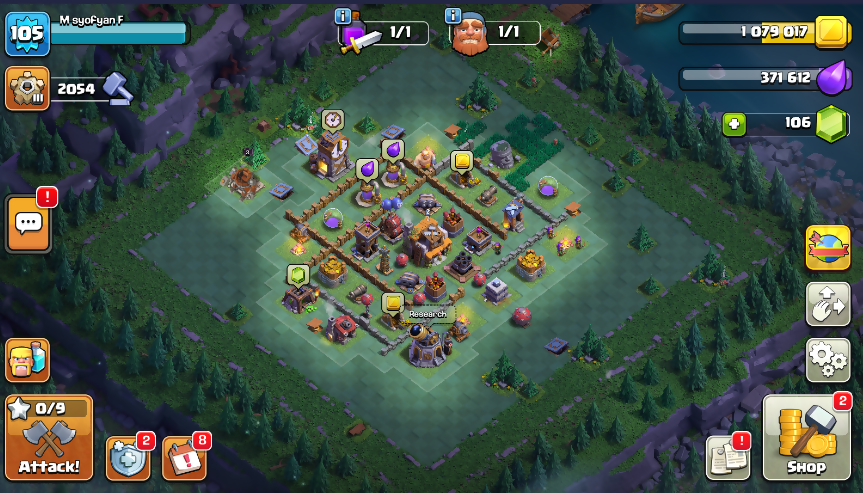The width and height of the screenshot is (863, 493).
Task: Open the player profile via level 105 badge
Action: pos(24,33)
